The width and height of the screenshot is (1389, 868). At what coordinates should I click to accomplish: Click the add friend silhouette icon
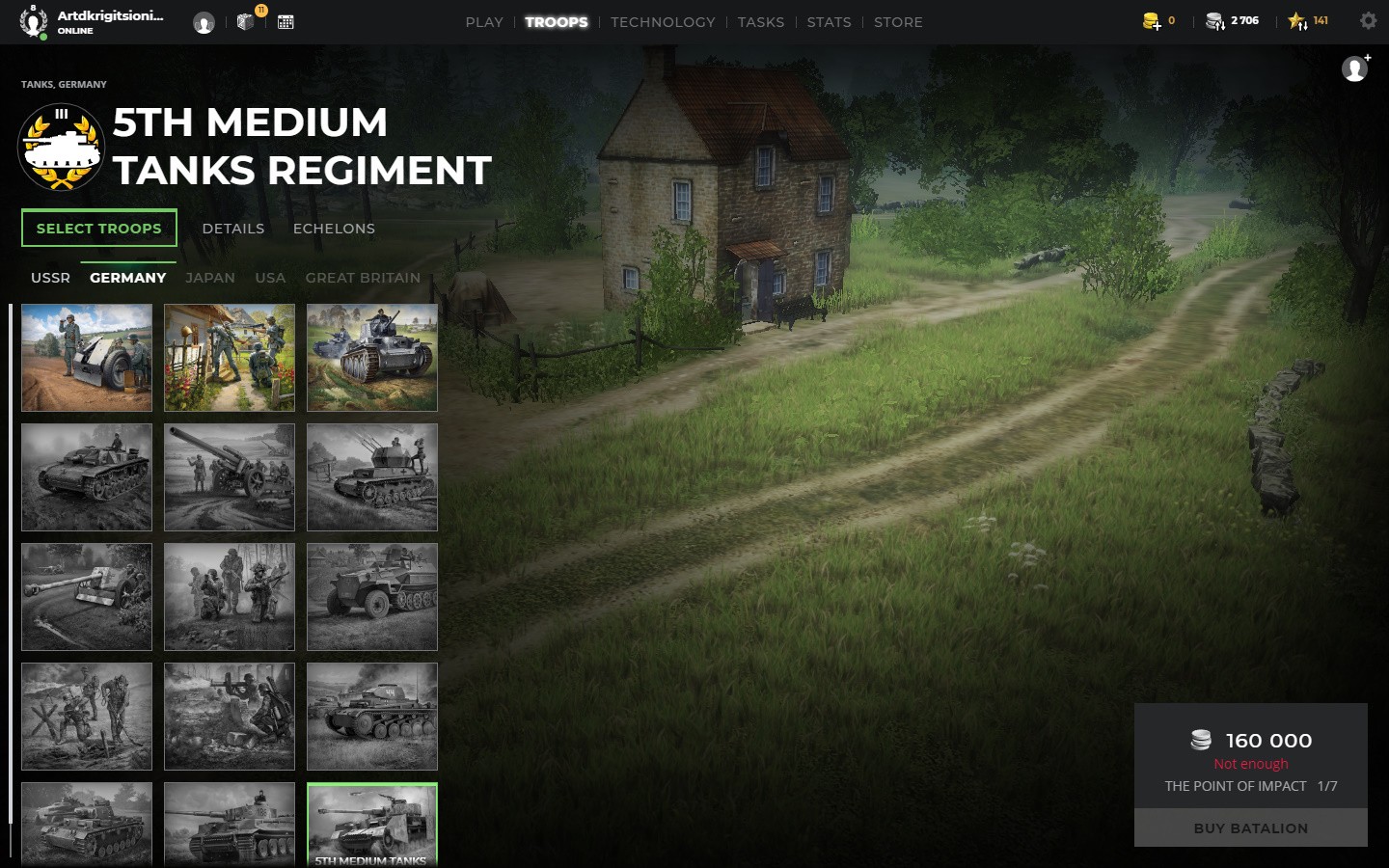[x=1355, y=68]
